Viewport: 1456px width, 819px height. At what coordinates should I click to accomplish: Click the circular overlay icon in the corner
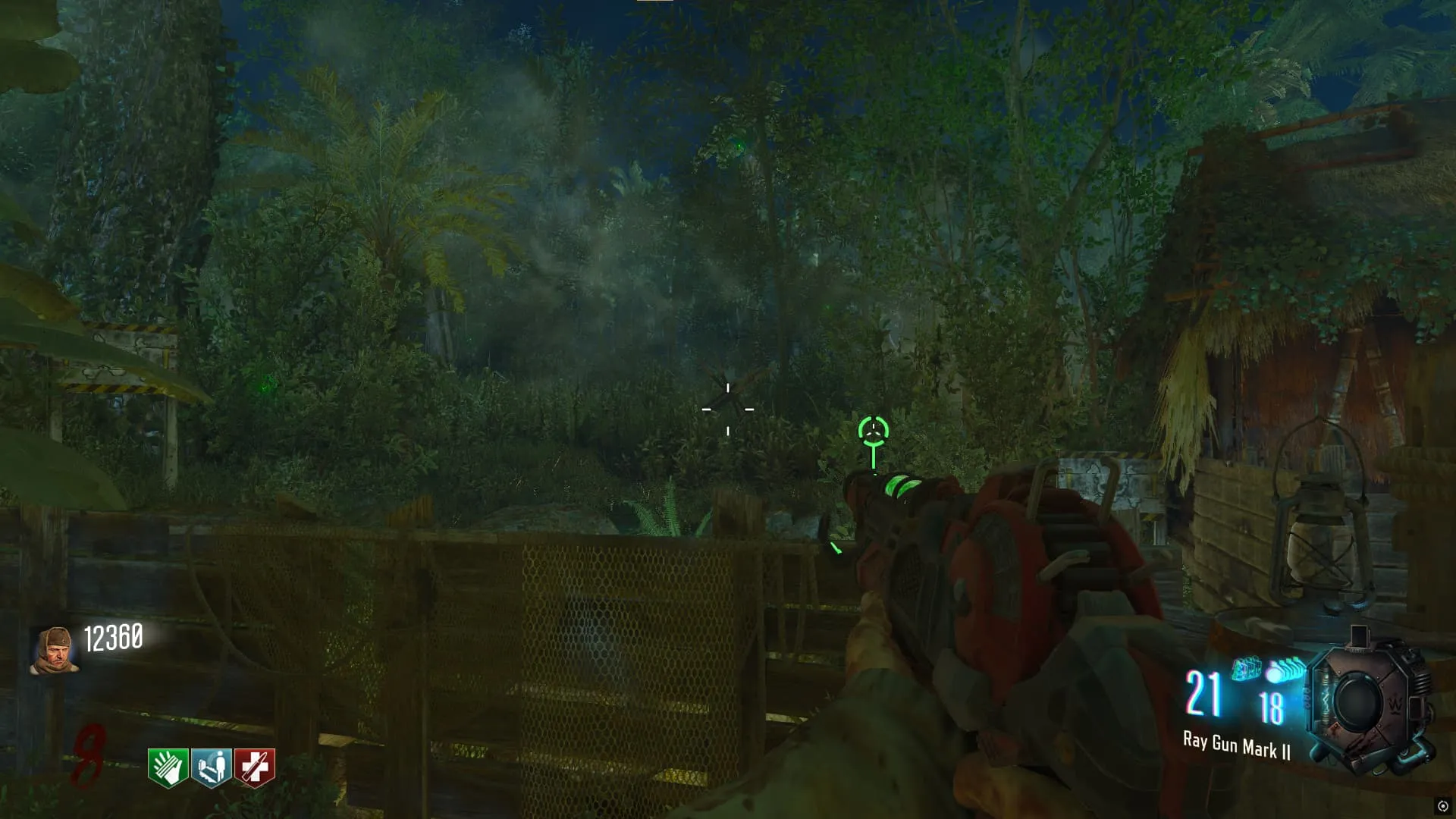point(1442,806)
